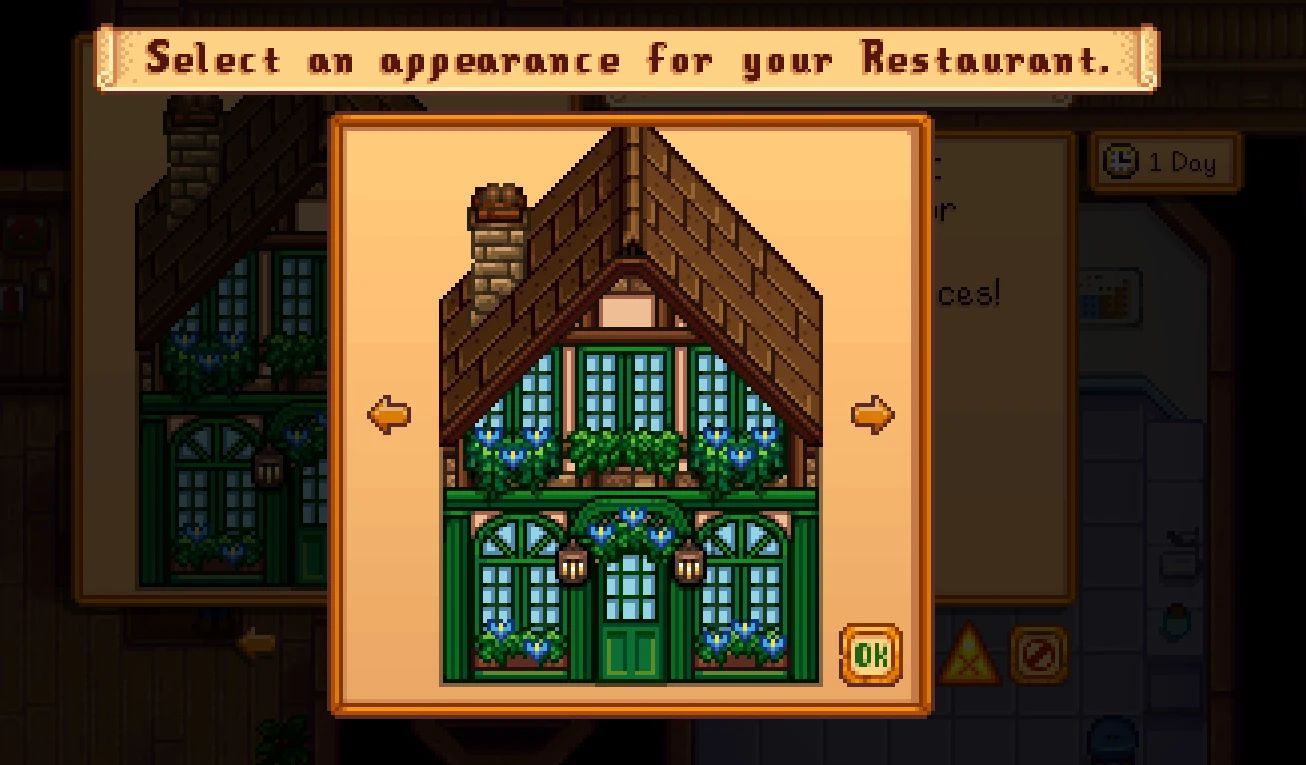Click the lantern left of the green door
The height and width of the screenshot is (765, 1306).
pos(572,564)
